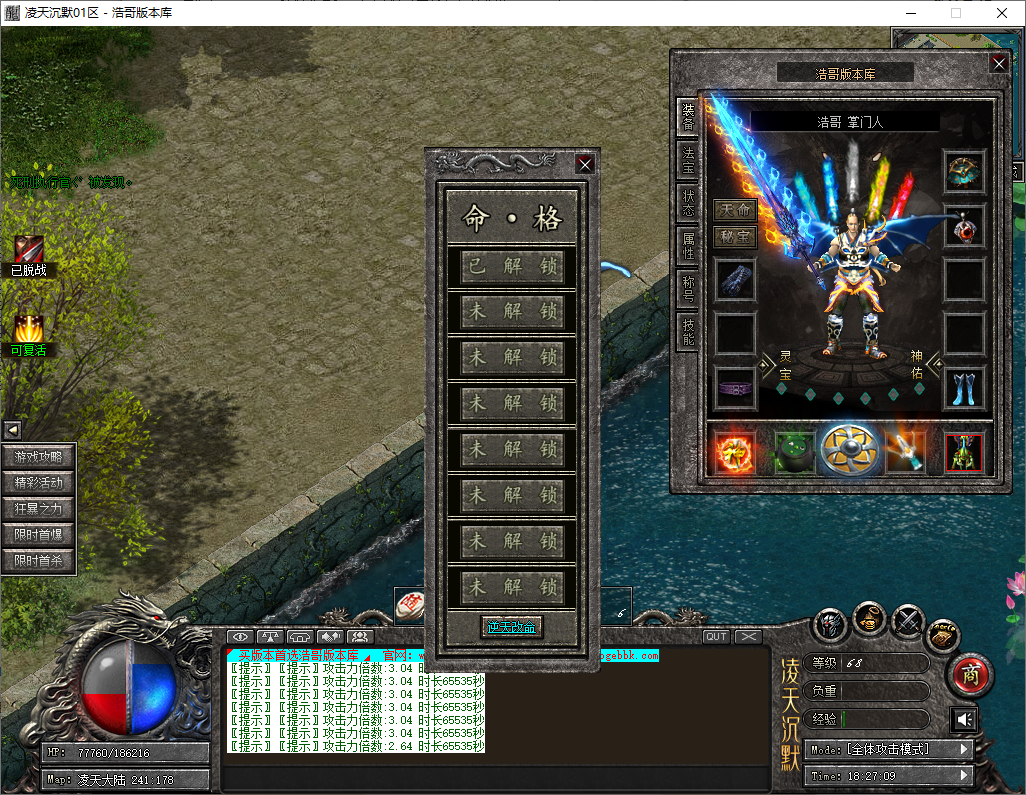Screen dimensions: 1026x795
Task: Select the red gem necklace slot
Action: 965,226
